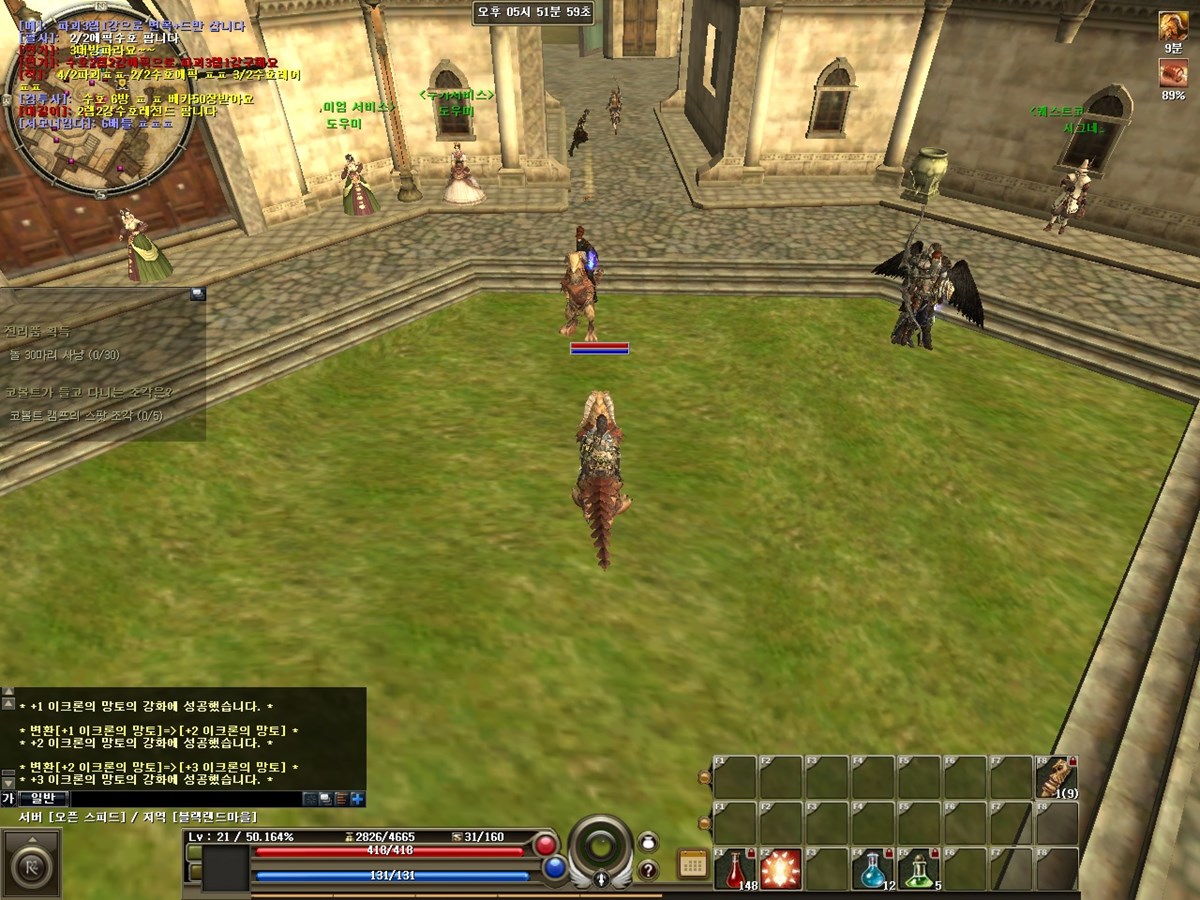The height and width of the screenshot is (900, 1200).
Task: Open the white pouch bag button
Action: tap(648, 842)
